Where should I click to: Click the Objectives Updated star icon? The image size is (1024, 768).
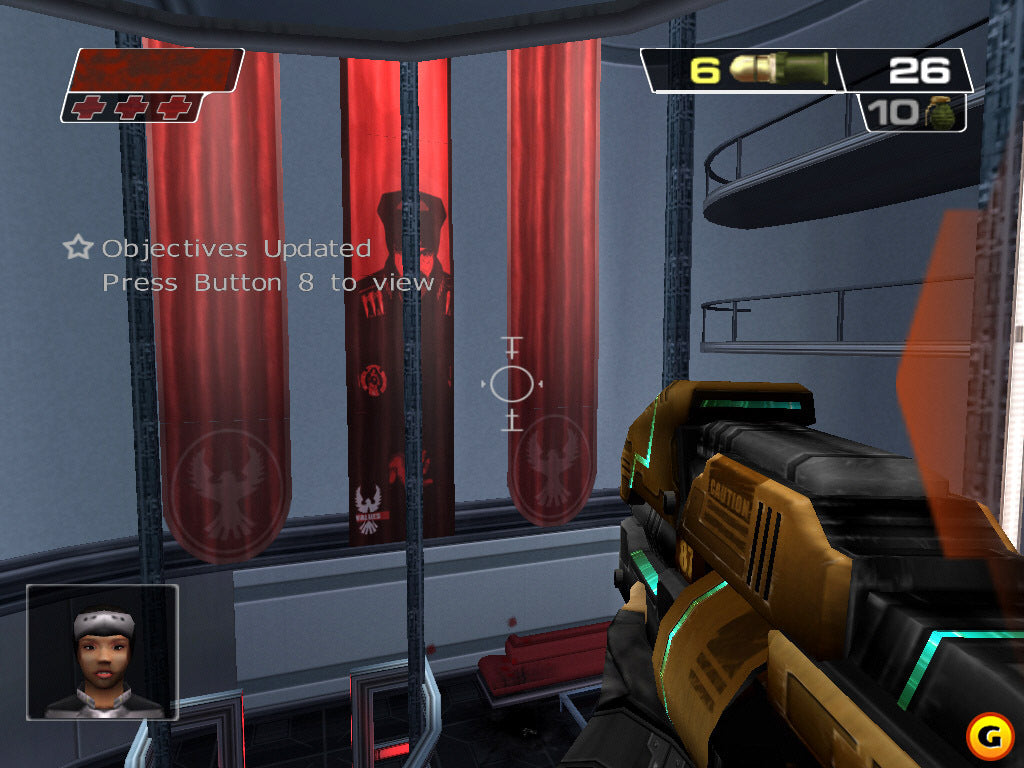(x=77, y=247)
